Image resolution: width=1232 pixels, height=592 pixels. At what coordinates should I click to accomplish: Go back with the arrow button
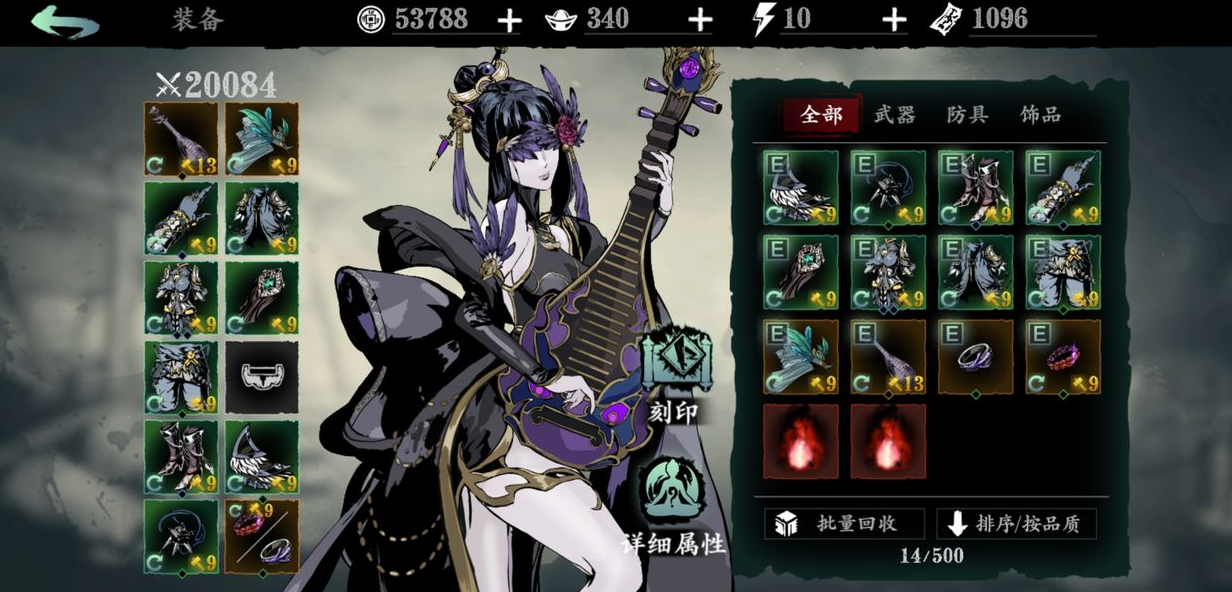pos(65,21)
